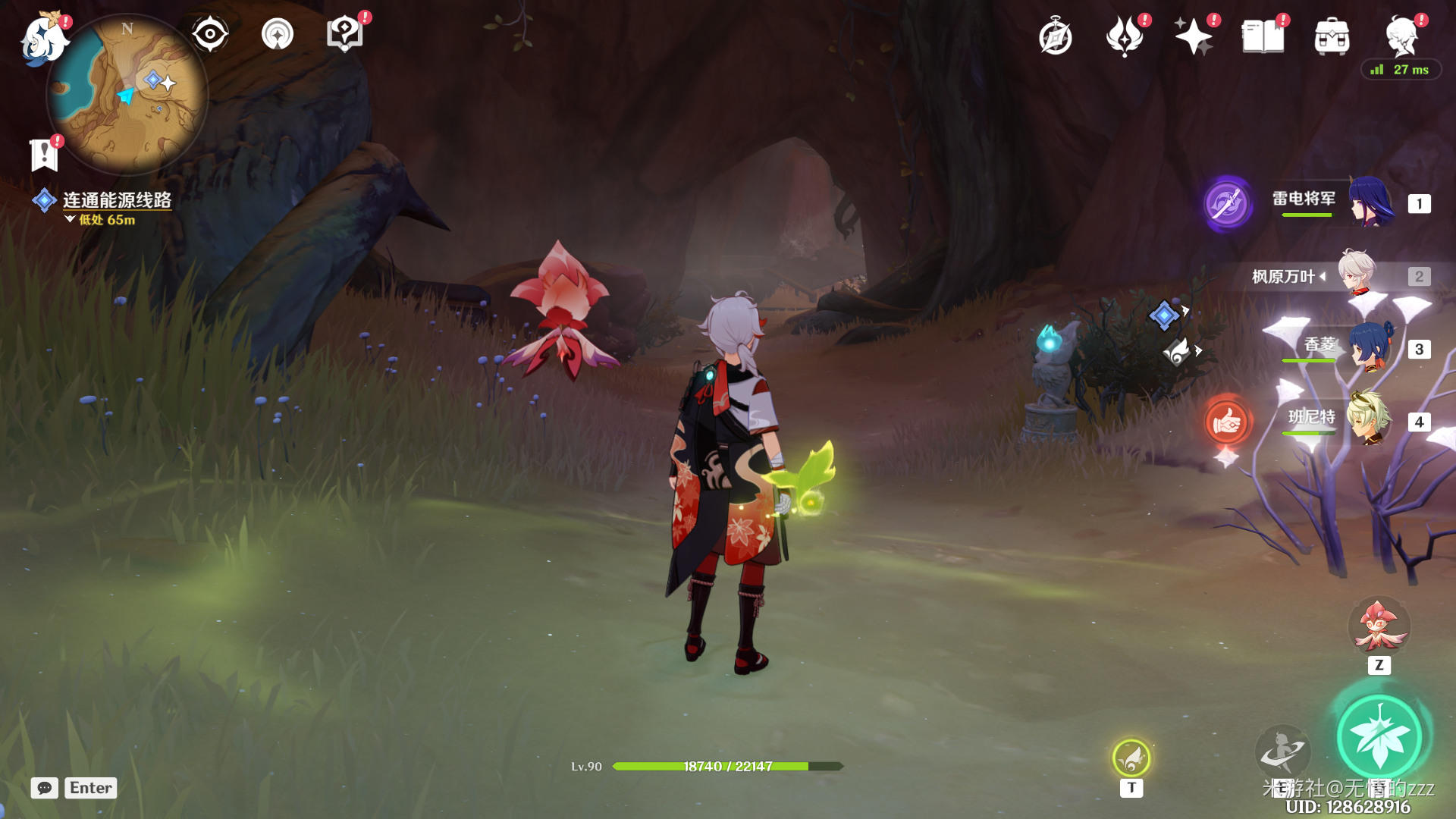Open the Paimon menu icon
This screenshot has height=819, width=1456.
point(44,38)
